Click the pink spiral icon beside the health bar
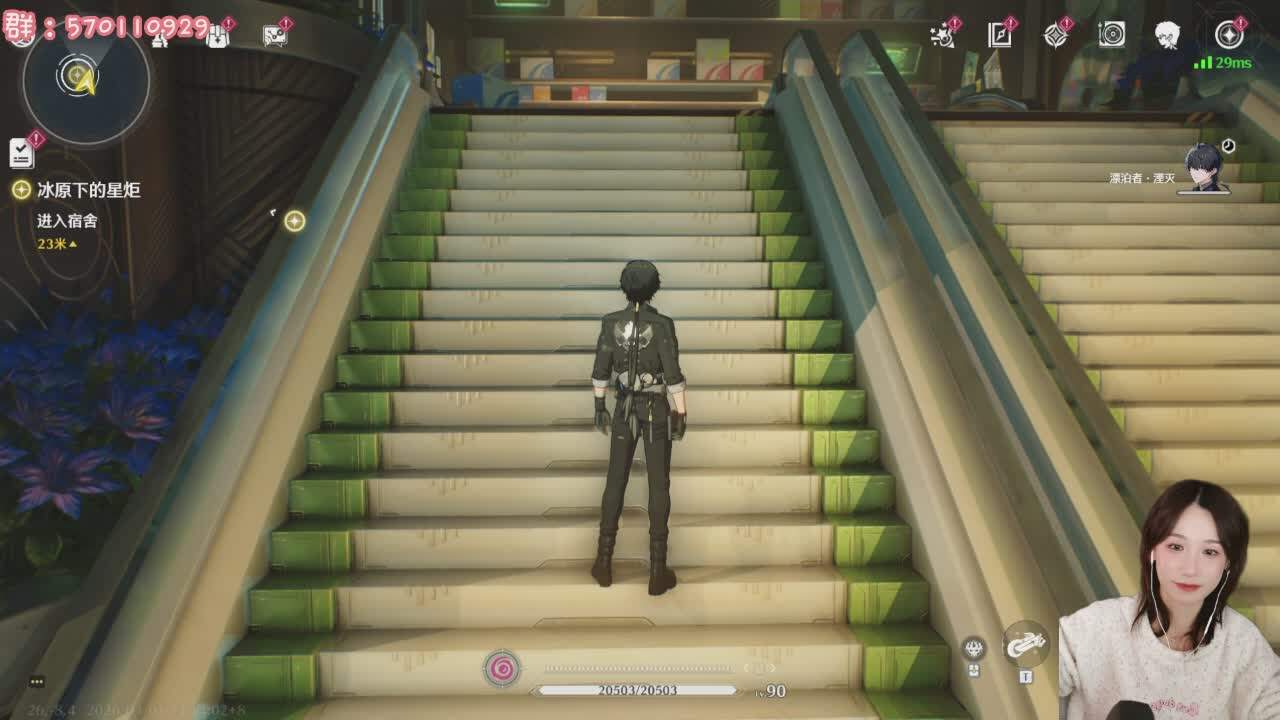 coord(502,668)
